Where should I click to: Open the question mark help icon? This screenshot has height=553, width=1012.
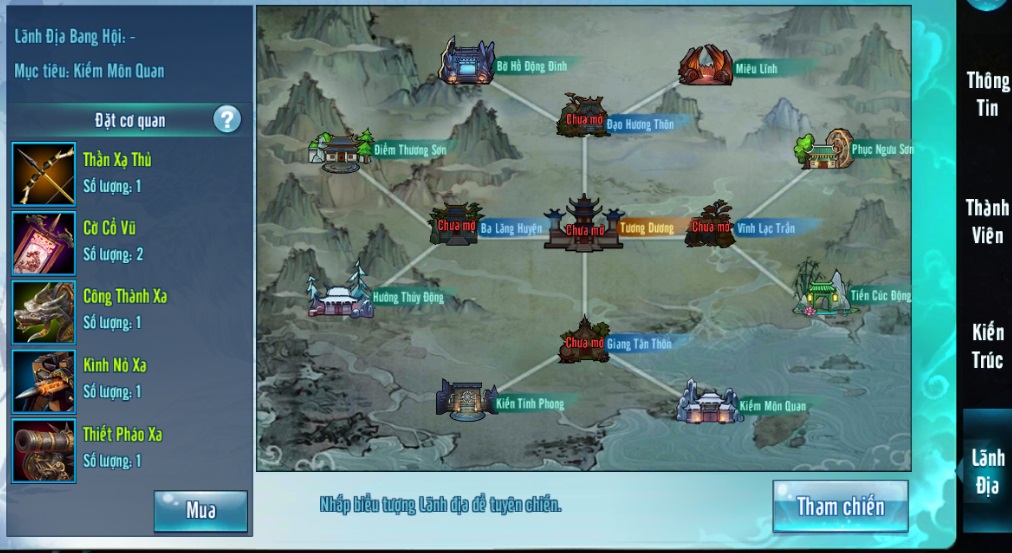(227, 120)
